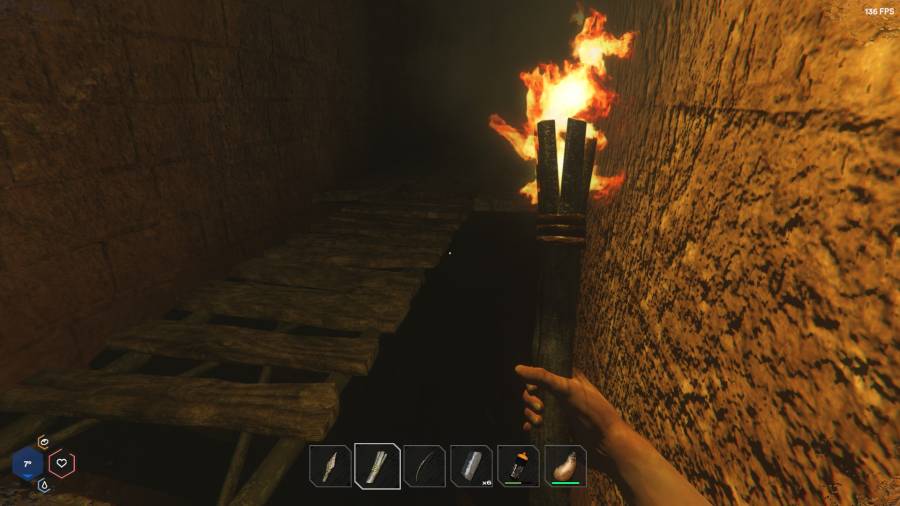Viewport: 900px width, 506px height.
Task: Select the highlighted torch hotbar slot
Action: pyautogui.click(x=377, y=466)
